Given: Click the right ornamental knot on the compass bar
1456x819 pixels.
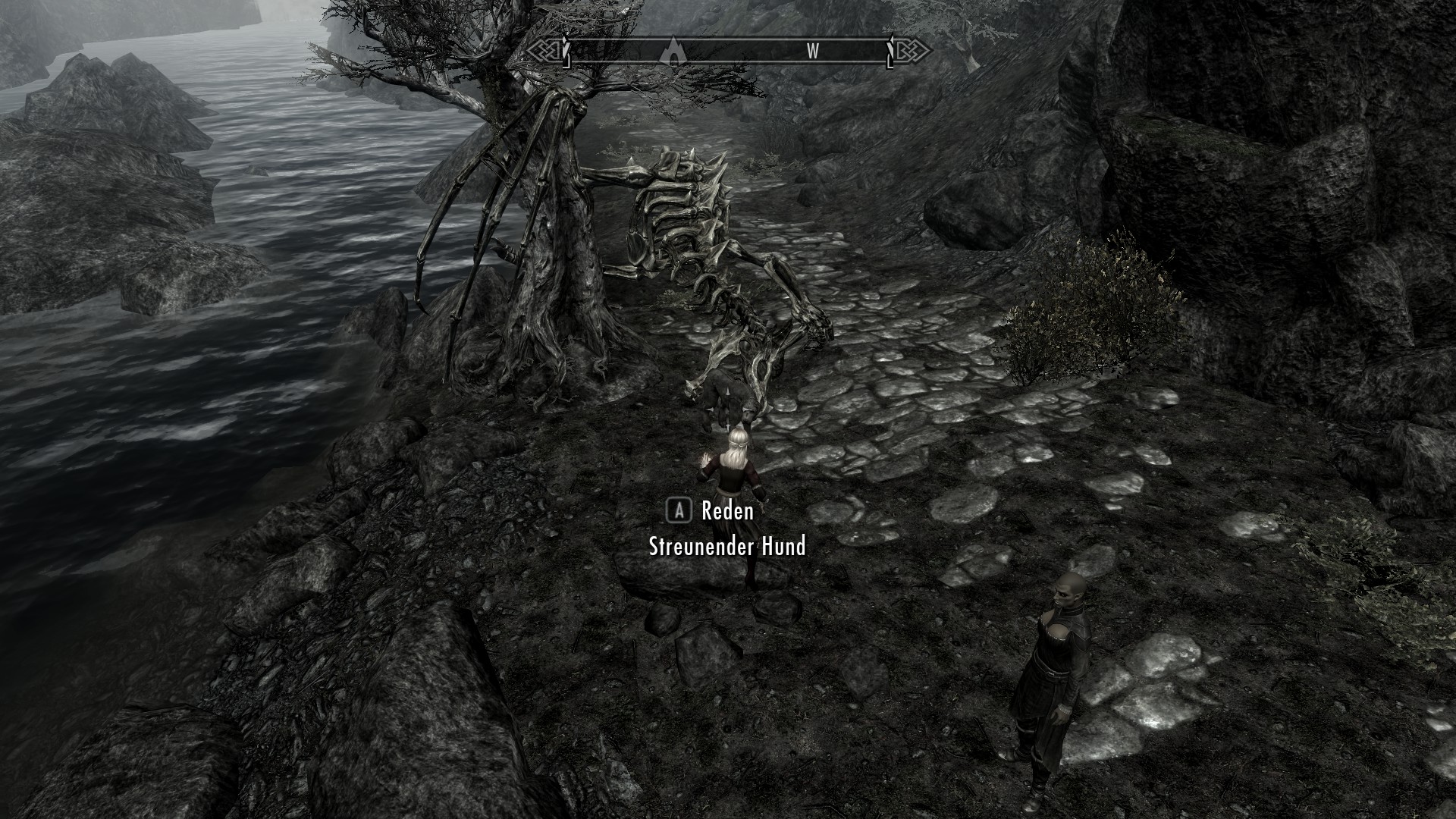Looking at the screenshot, I should pos(910,52).
